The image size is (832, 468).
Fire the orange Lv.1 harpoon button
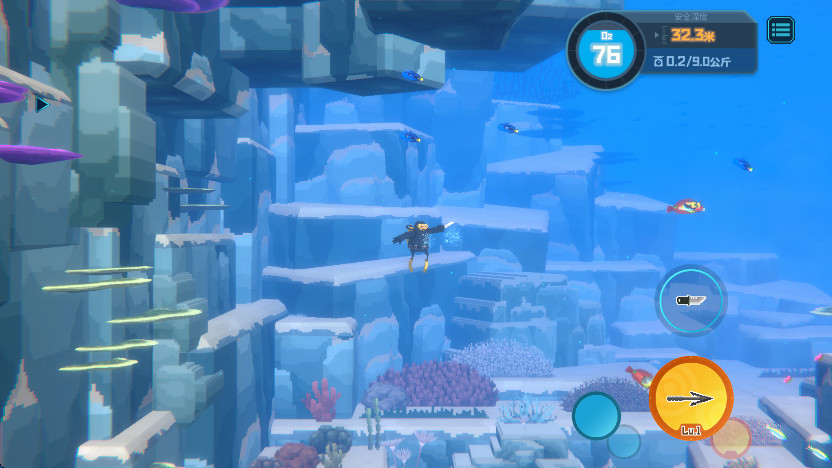[x=691, y=397]
